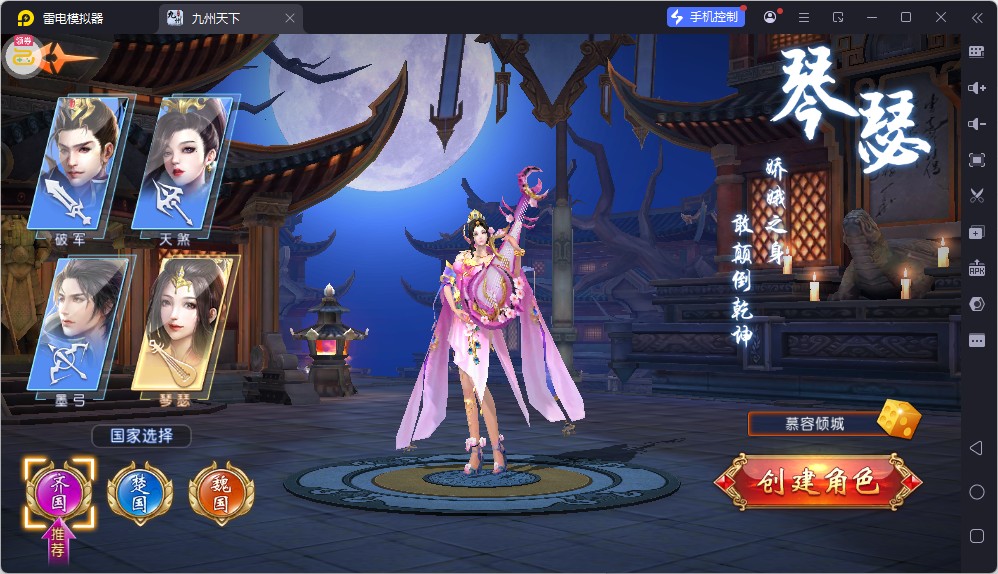
Task: Select the 破军 swordsman class portrait
Action: [78, 165]
